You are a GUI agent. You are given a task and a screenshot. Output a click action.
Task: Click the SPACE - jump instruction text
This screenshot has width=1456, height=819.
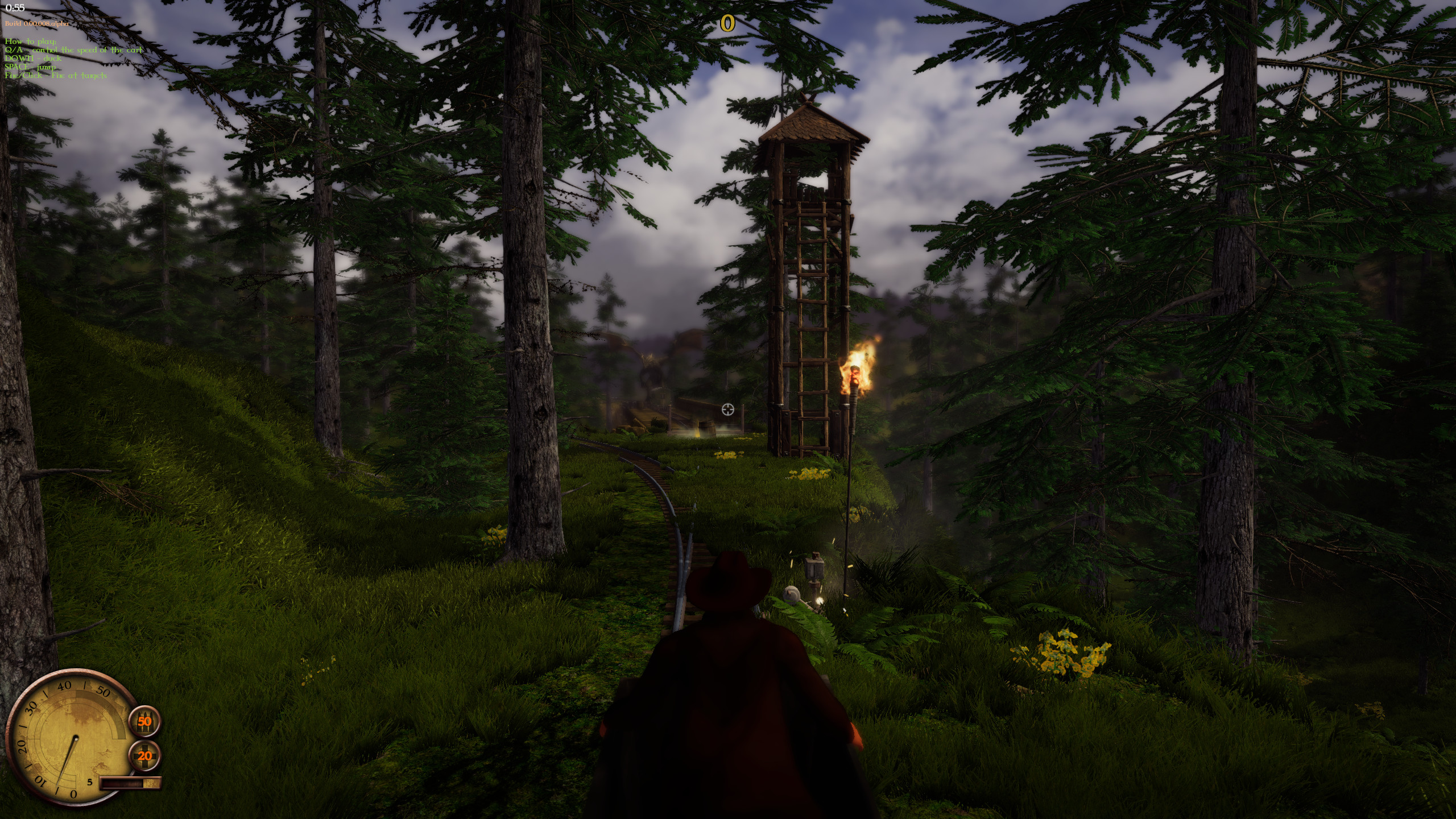coord(30,67)
